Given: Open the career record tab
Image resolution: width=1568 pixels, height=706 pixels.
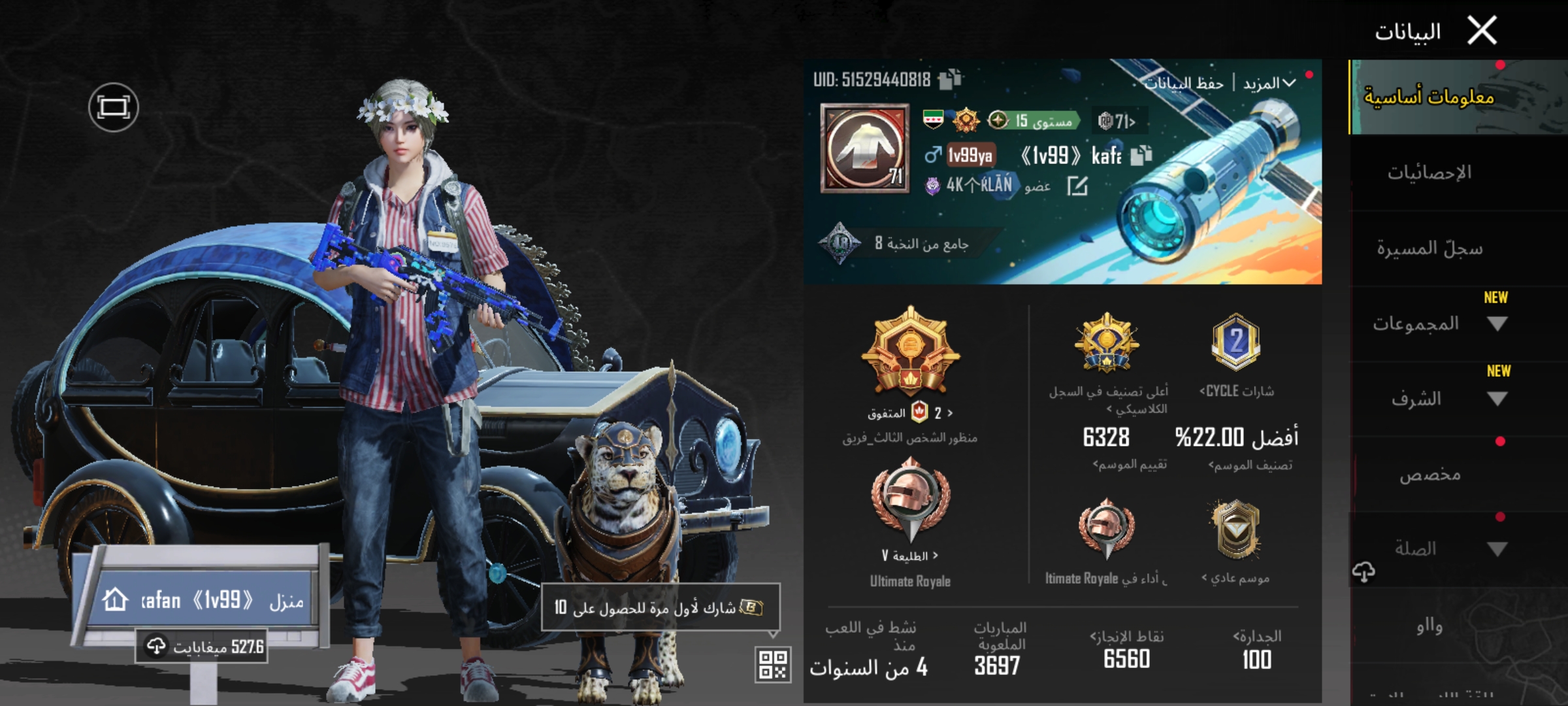Looking at the screenshot, I should coord(1429,248).
